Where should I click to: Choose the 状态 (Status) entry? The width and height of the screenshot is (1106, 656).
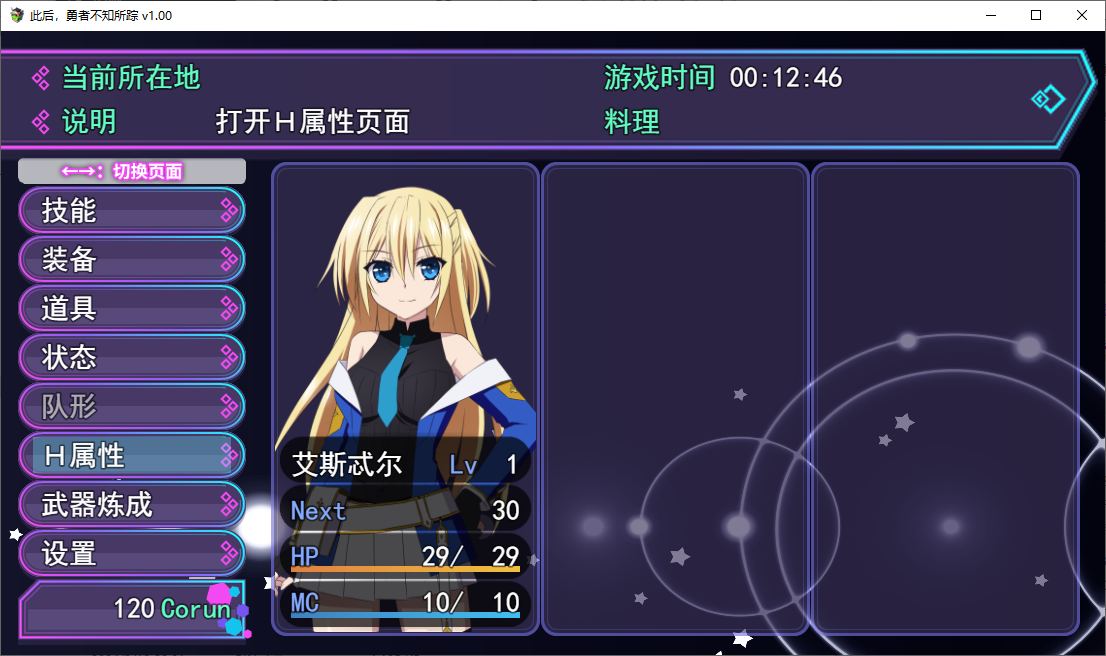coord(131,357)
